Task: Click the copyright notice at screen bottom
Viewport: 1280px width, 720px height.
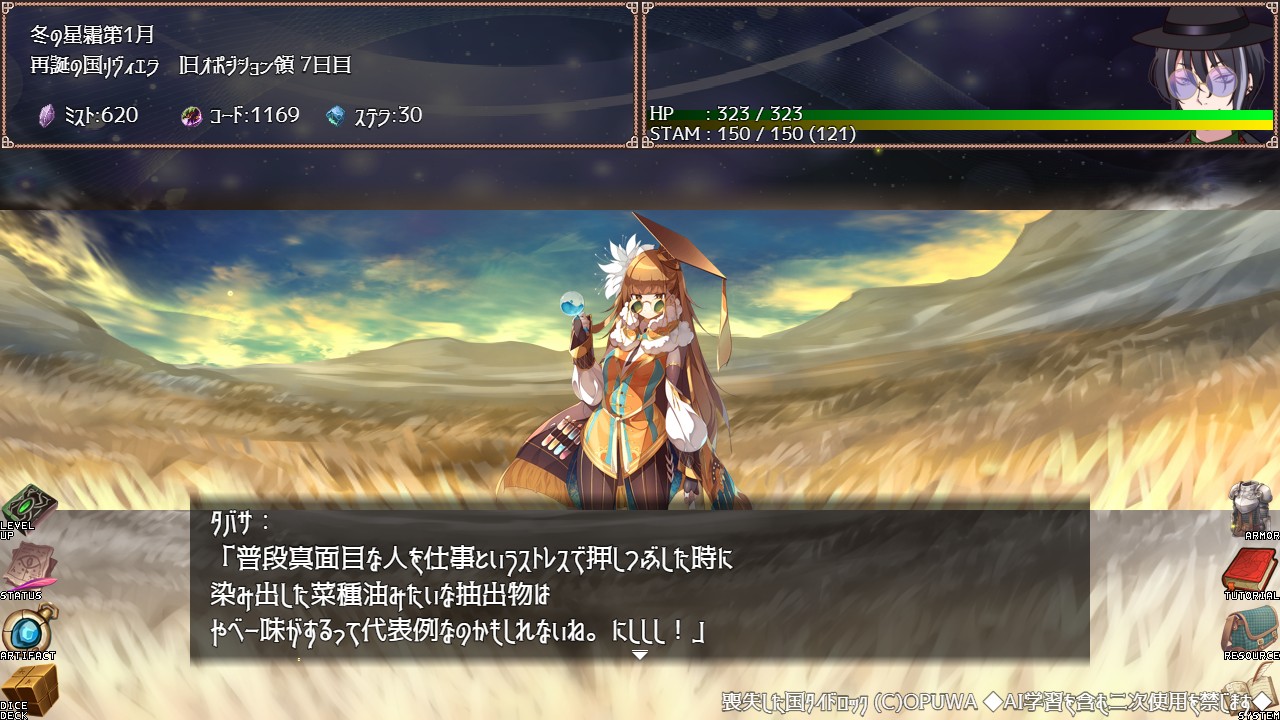Action: [x=990, y=700]
